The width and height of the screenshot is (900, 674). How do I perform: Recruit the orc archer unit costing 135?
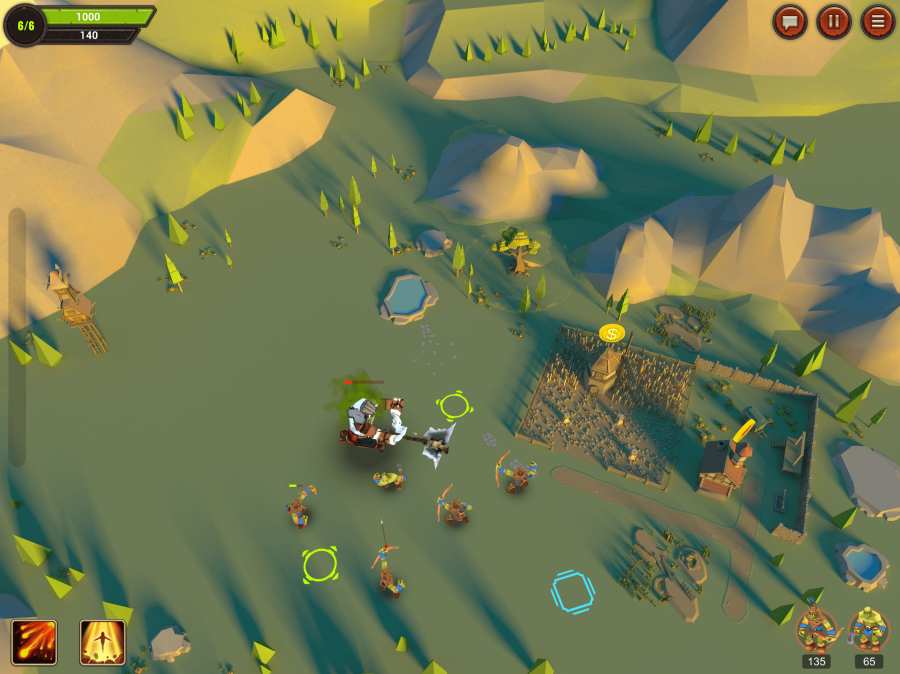(x=817, y=629)
